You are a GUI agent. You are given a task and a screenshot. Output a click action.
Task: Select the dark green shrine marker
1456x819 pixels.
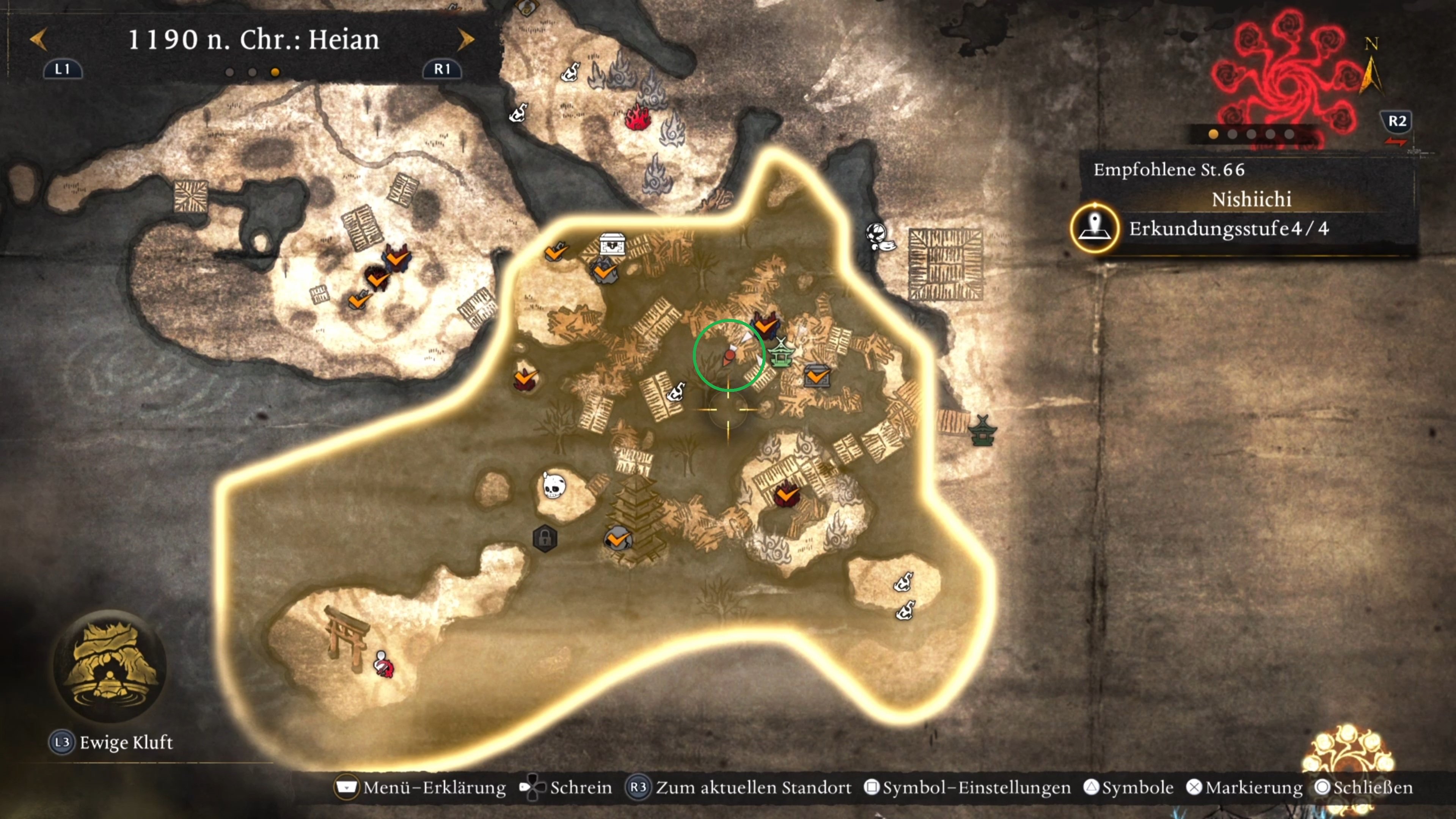[x=982, y=431]
